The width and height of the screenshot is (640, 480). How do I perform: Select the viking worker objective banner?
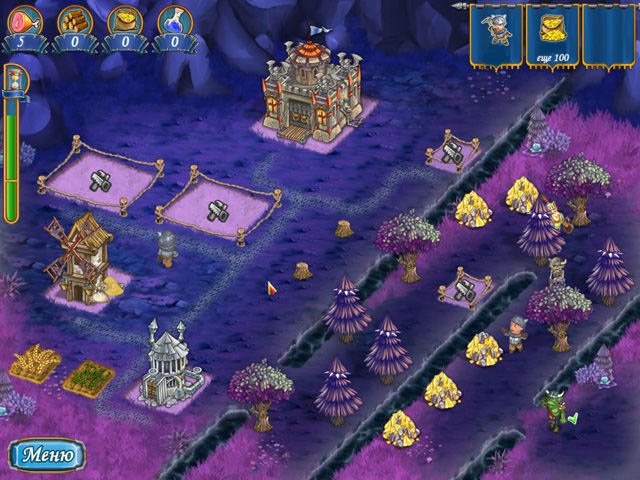click(x=496, y=33)
